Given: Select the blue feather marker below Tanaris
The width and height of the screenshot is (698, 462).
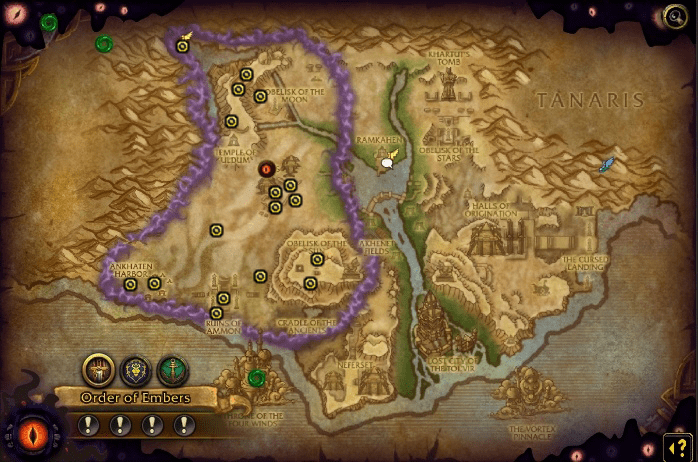Looking at the screenshot, I should click(606, 164).
